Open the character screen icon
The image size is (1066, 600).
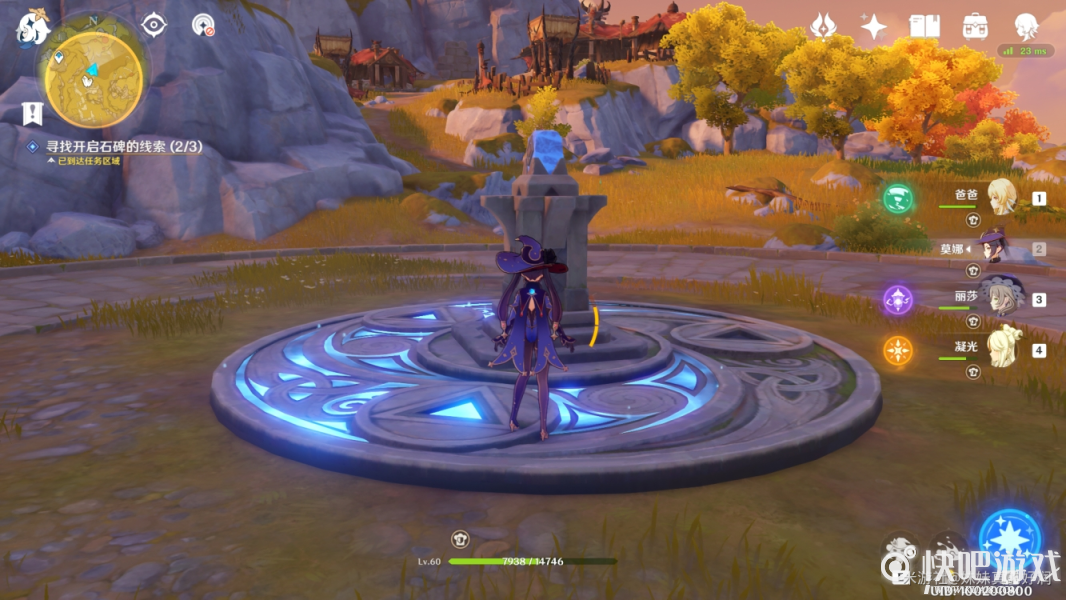1026,27
